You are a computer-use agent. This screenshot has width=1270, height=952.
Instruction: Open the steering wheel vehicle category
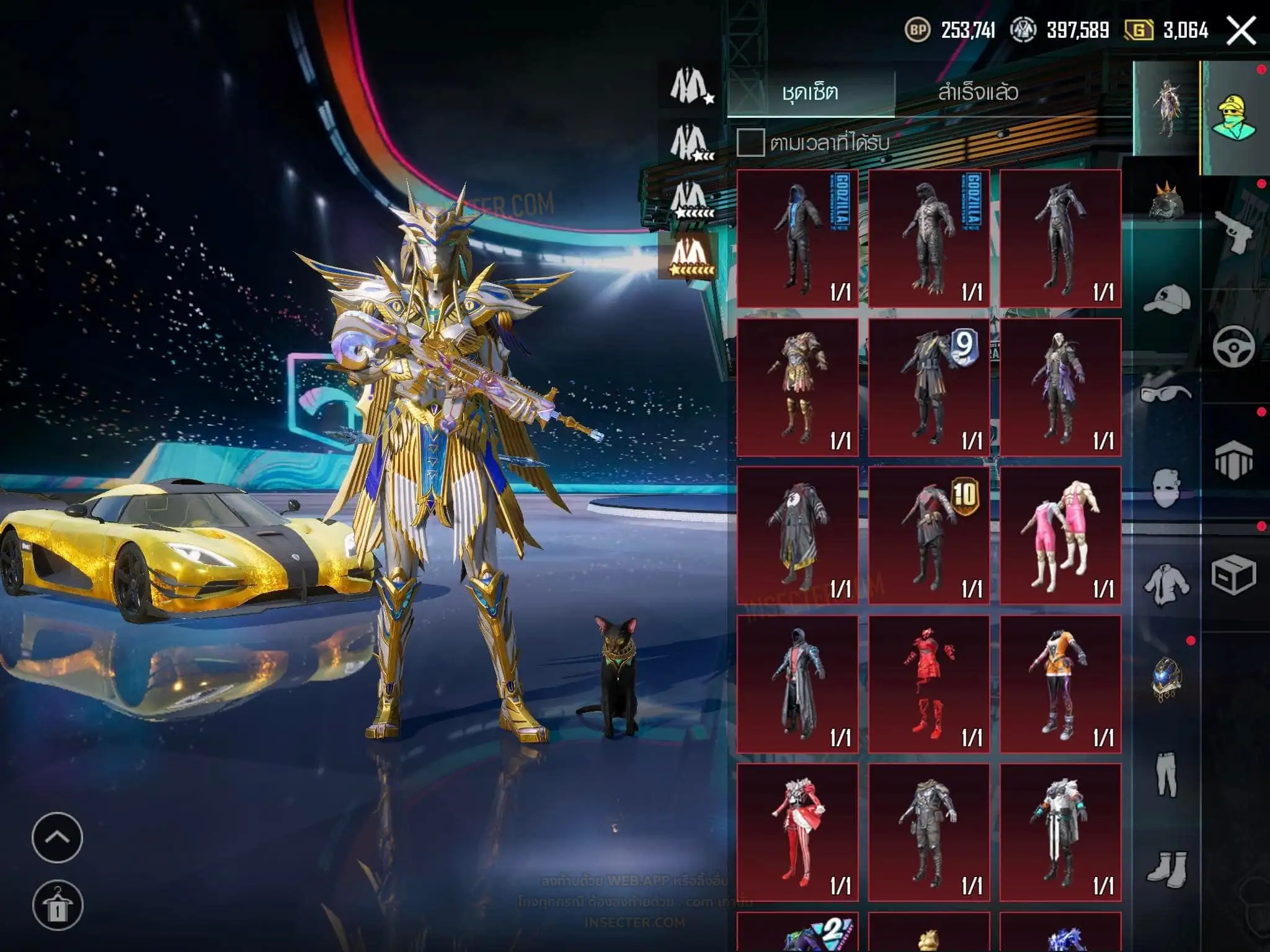pyautogui.click(x=1233, y=346)
